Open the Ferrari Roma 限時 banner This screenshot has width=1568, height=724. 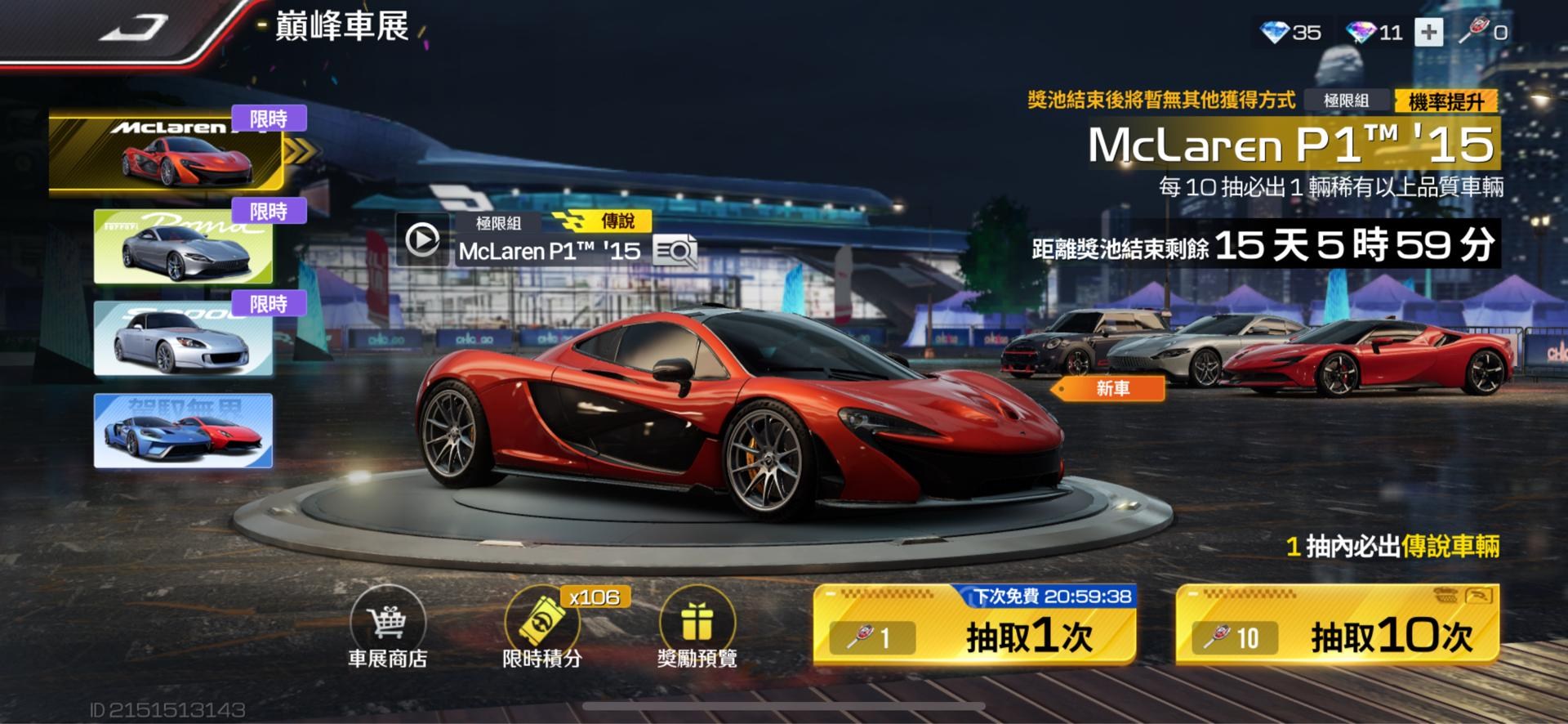pos(181,247)
